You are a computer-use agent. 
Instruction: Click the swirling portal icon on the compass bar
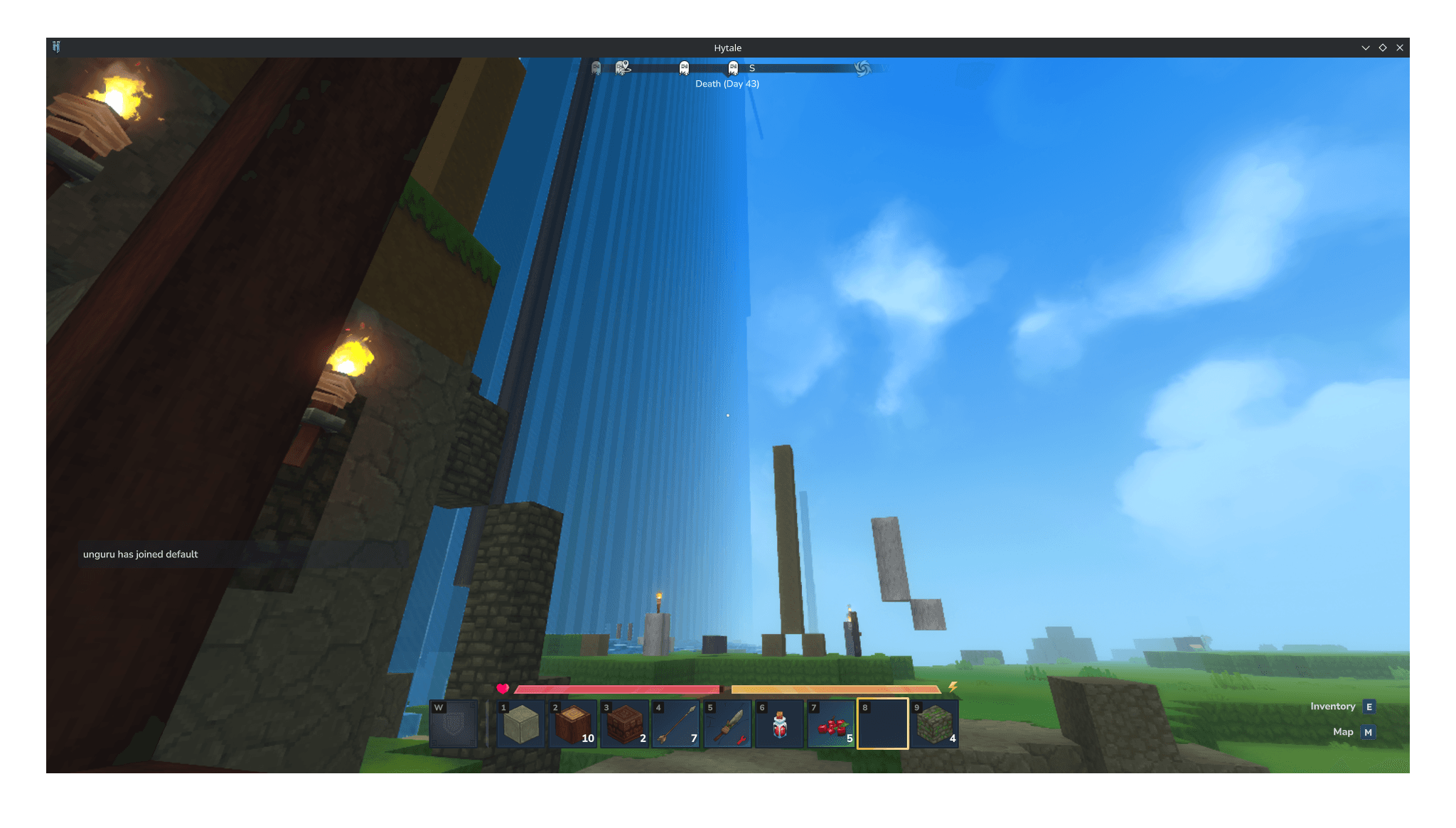point(862,68)
